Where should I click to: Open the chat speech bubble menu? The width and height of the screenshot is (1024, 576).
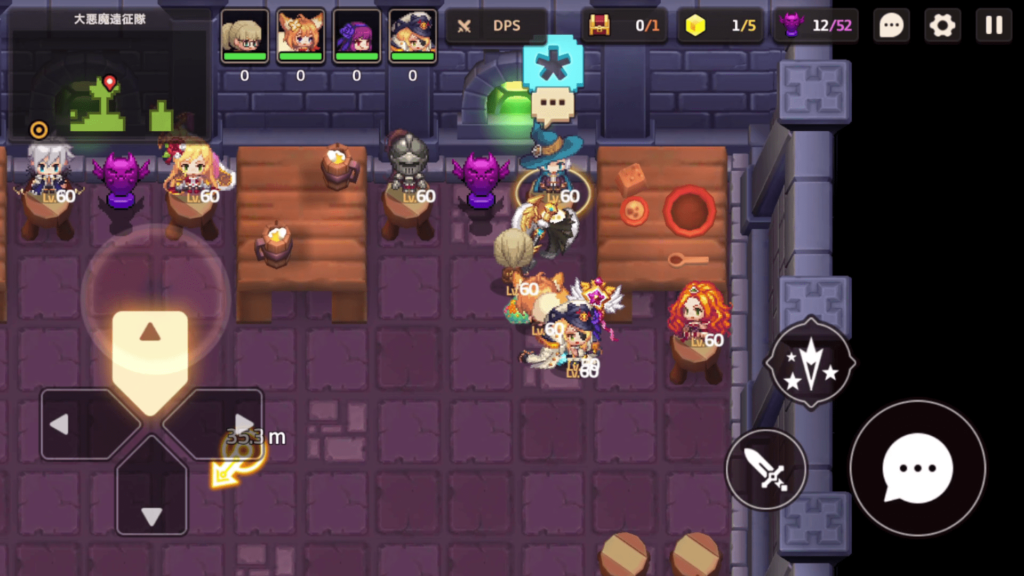point(890,26)
